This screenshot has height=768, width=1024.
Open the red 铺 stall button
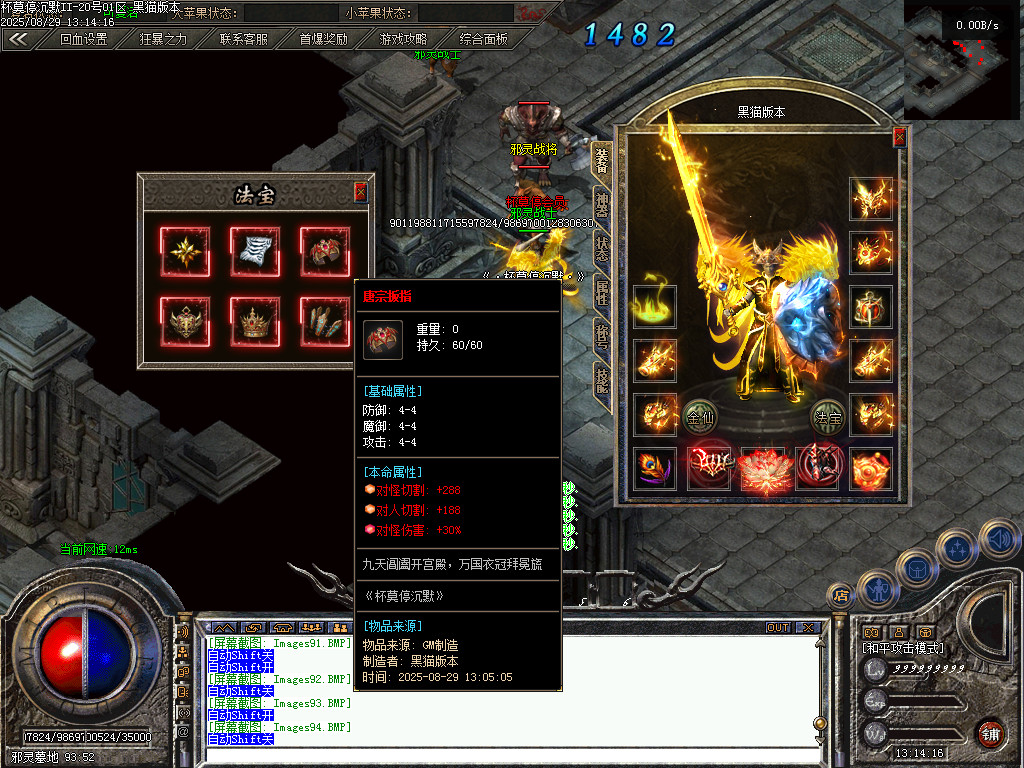(991, 734)
